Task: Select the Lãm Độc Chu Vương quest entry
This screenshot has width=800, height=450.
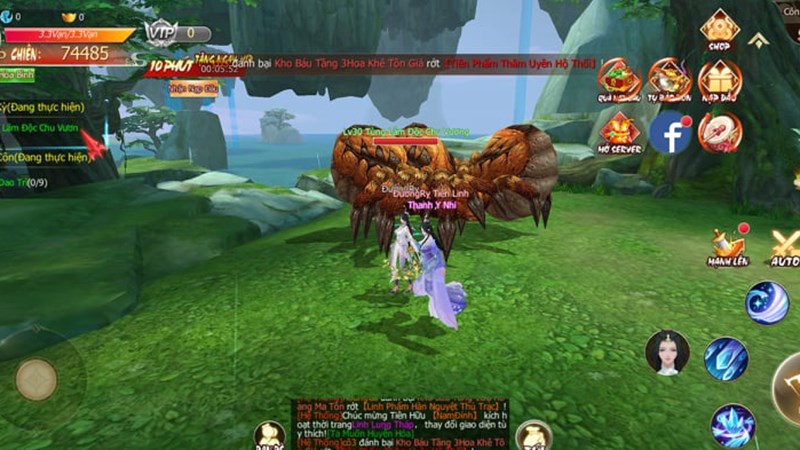Action: [42, 128]
